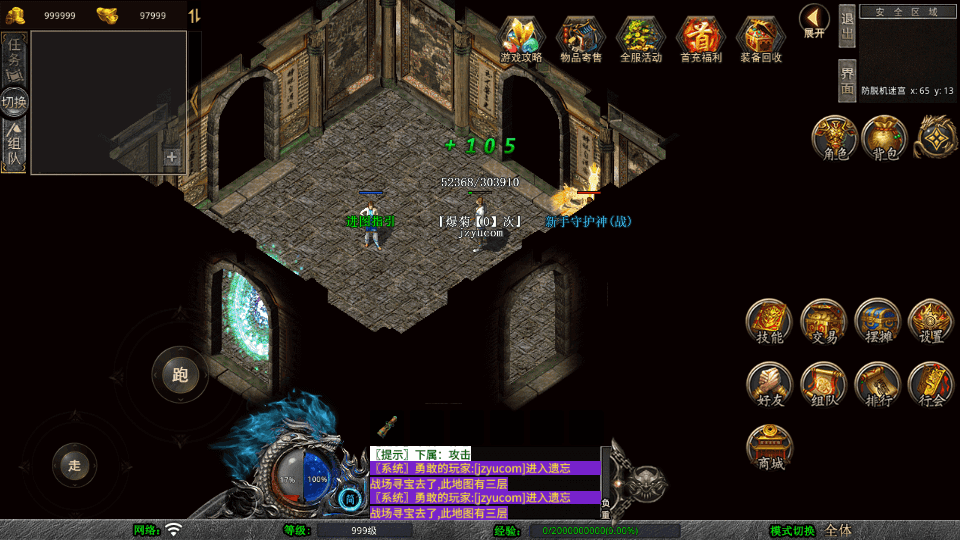The image size is (960, 540).
Task: Open the 排行 ranking scroll
Action: (878, 385)
